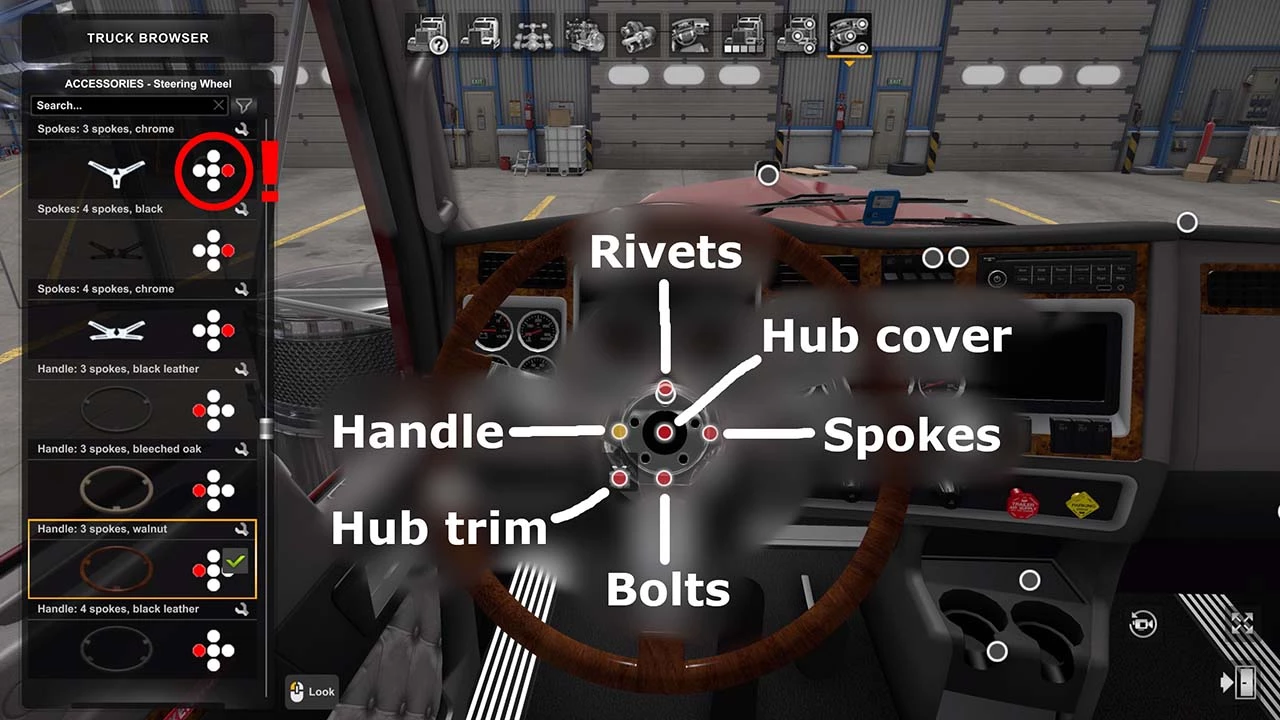1280x720 pixels.
Task: Select the circled red variant dot under Spokes: 4 spokes, black
Action: coord(229,171)
